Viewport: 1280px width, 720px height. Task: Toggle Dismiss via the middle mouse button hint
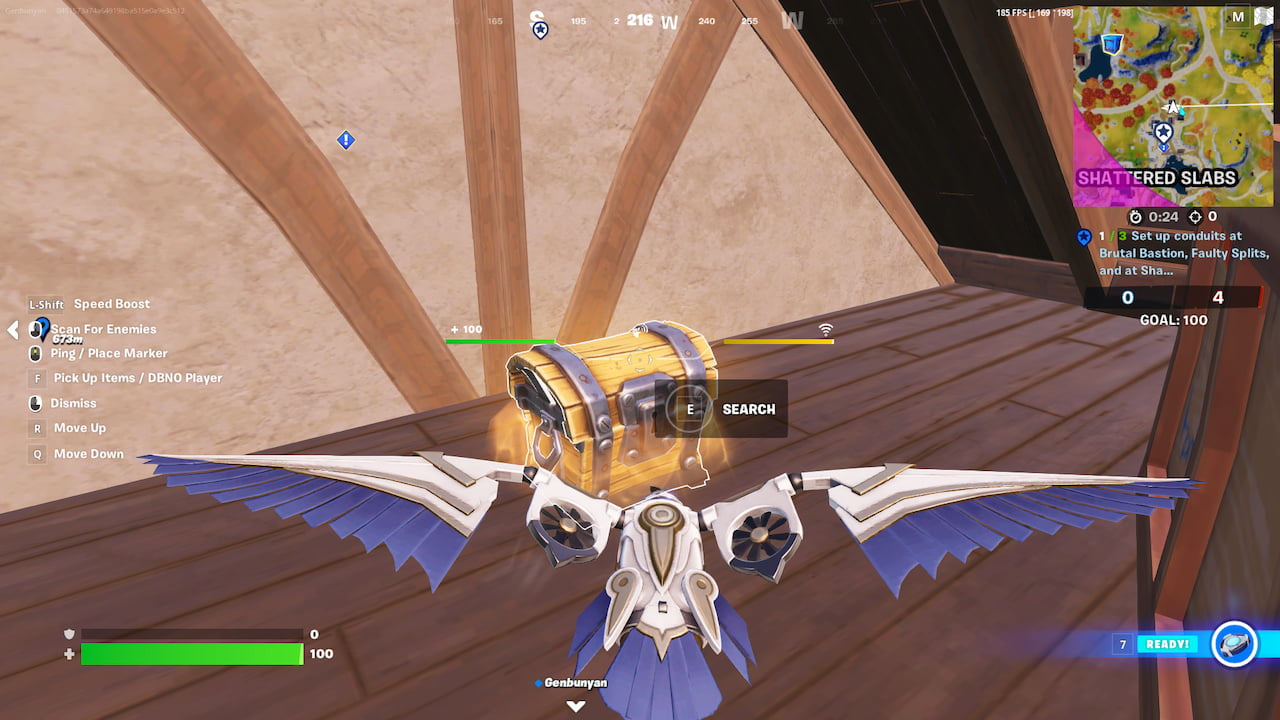35,403
